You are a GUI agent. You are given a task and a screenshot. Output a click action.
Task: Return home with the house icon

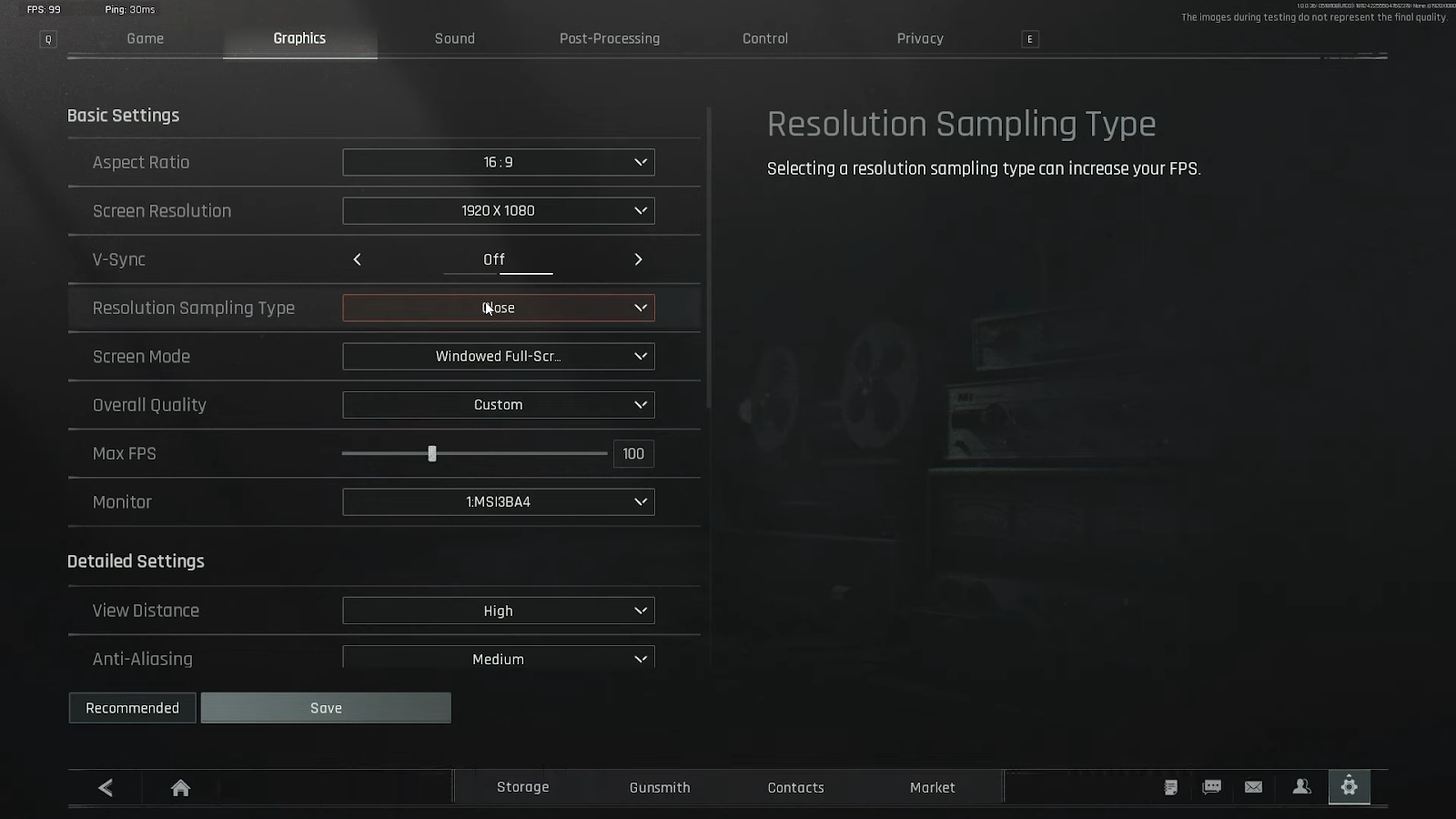click(x=180, y=787)
